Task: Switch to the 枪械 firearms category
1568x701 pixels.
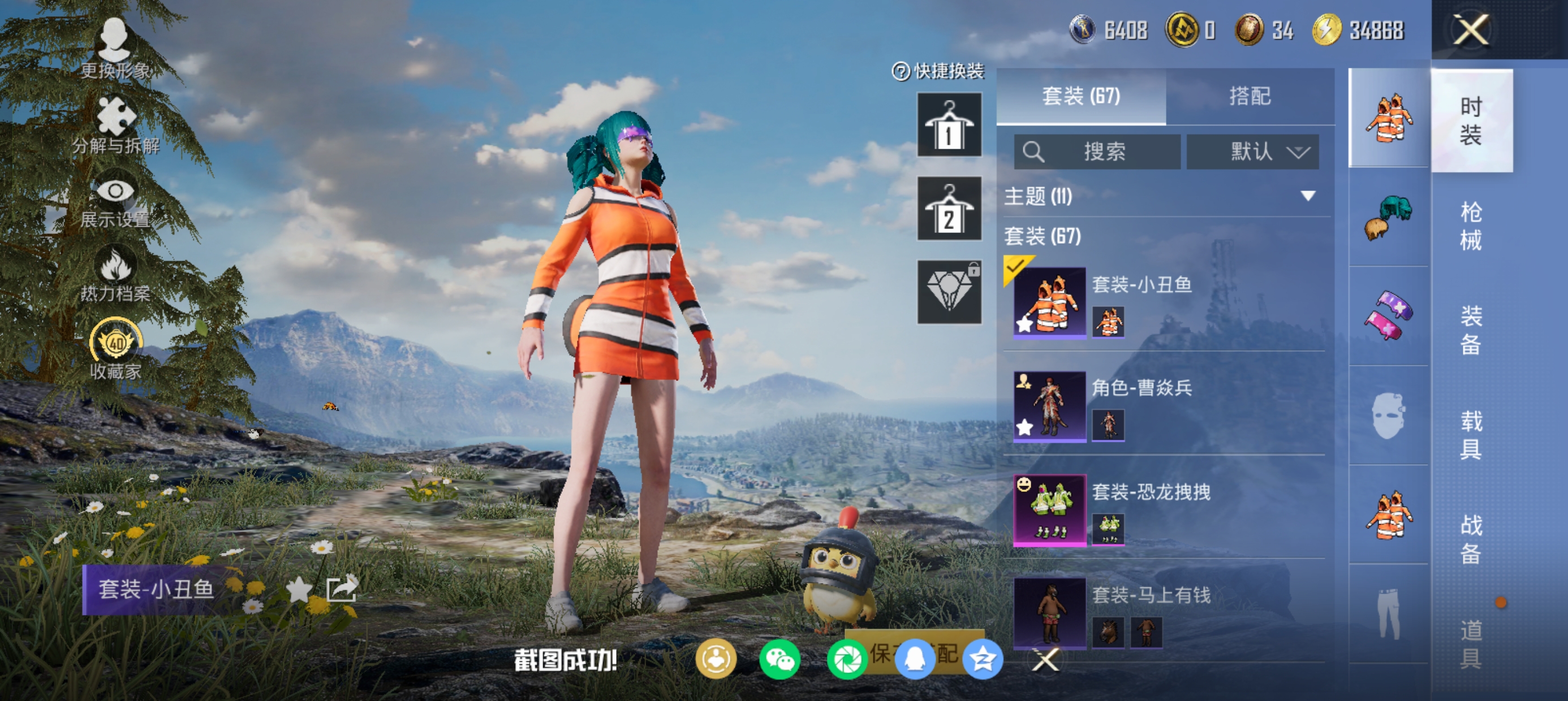Action: tap(1471, 225)
